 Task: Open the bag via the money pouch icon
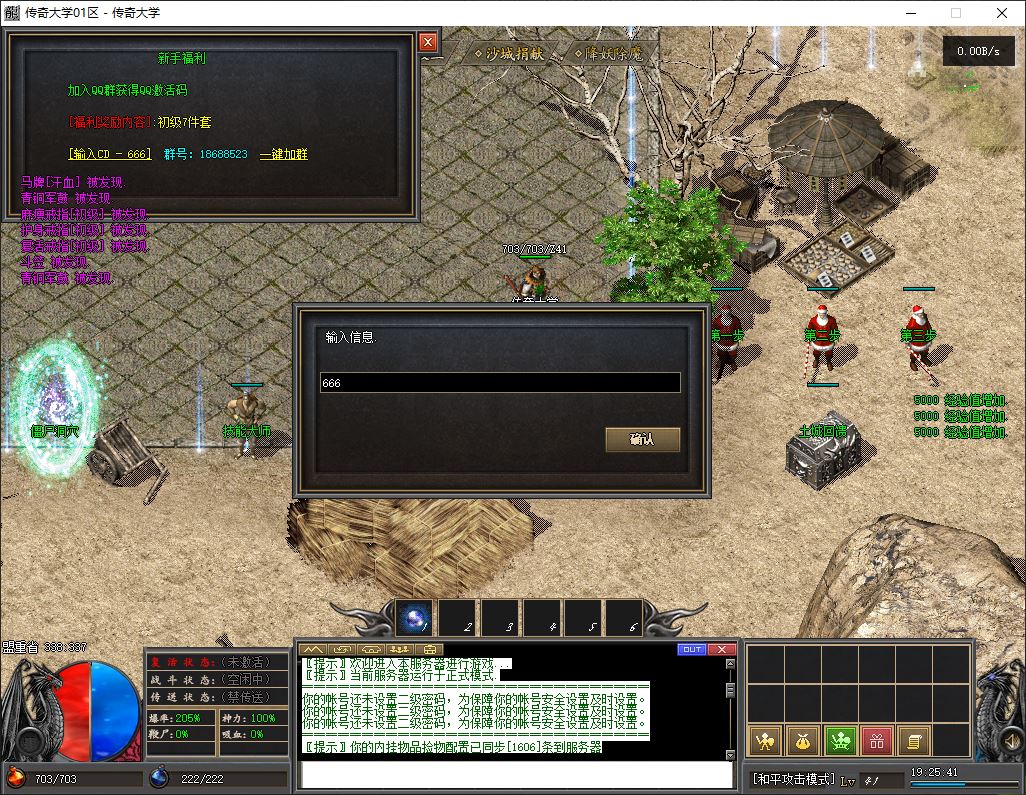(803, 741)
